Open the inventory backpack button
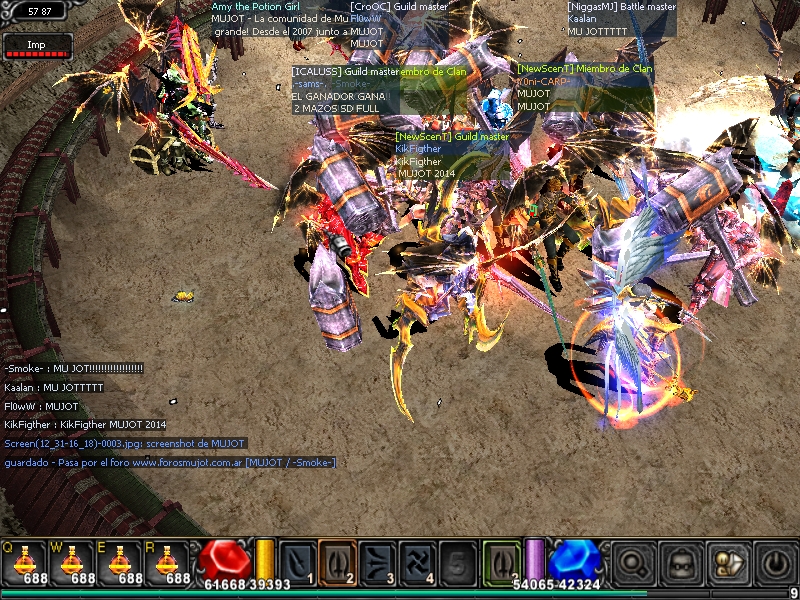The image size is (800, 600). [680, 562]
